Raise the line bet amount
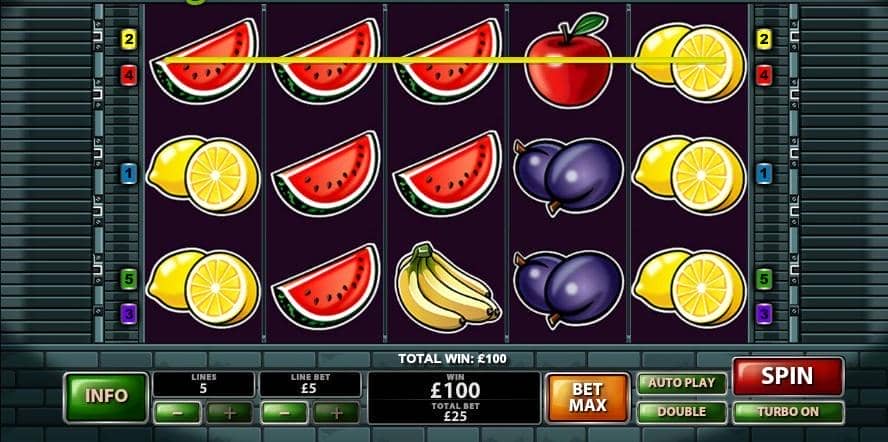The image size is (888, 442). coord(337,412)
